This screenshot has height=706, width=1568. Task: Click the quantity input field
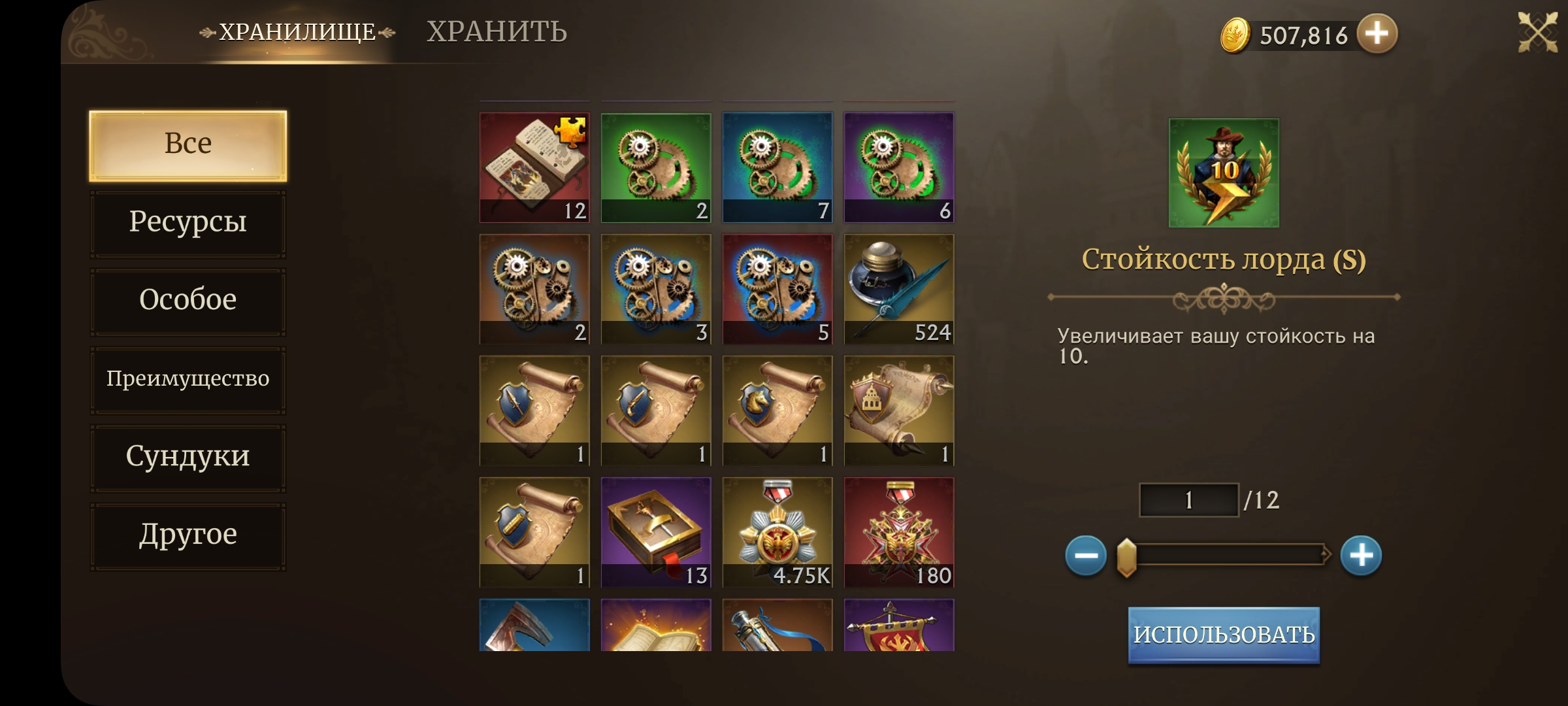pos(1188,500)
